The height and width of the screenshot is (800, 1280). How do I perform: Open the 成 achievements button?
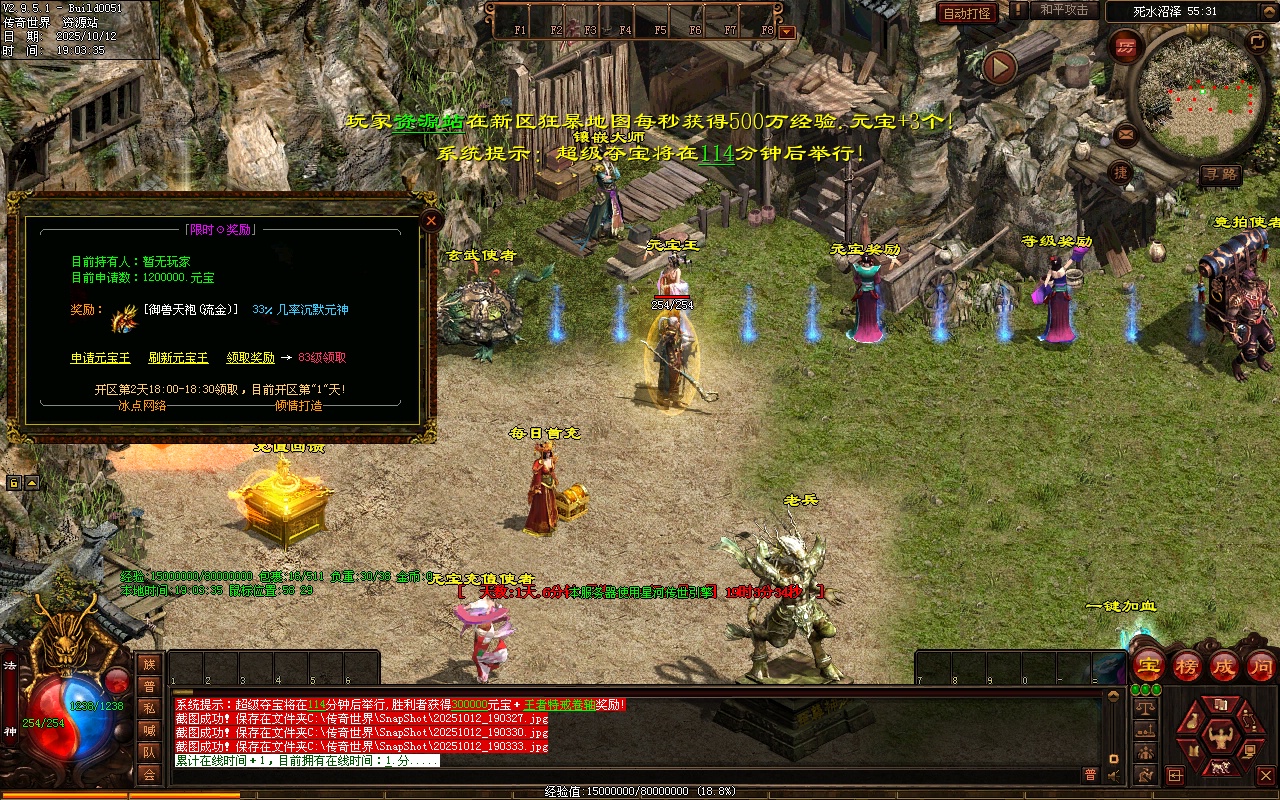pyautogui.click(x=1223, y=666)
